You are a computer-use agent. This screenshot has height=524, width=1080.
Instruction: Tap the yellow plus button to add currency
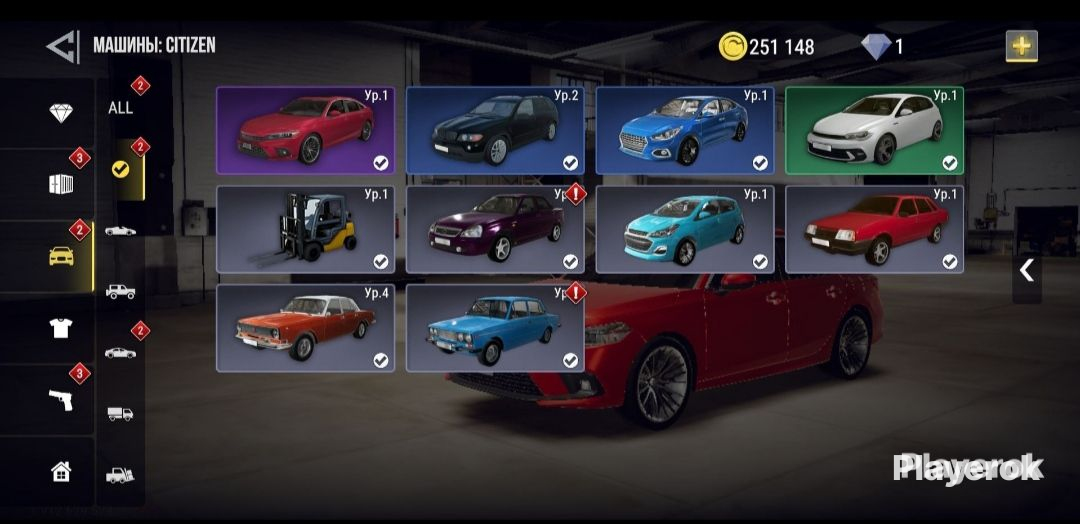pos(1021,46)
